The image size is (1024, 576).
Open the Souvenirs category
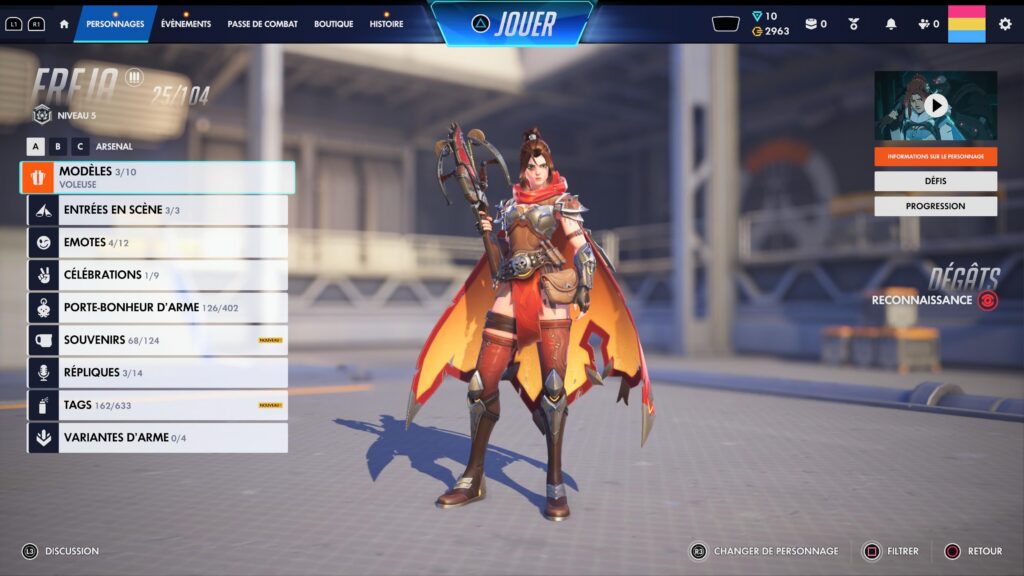(x=158, y=340)
